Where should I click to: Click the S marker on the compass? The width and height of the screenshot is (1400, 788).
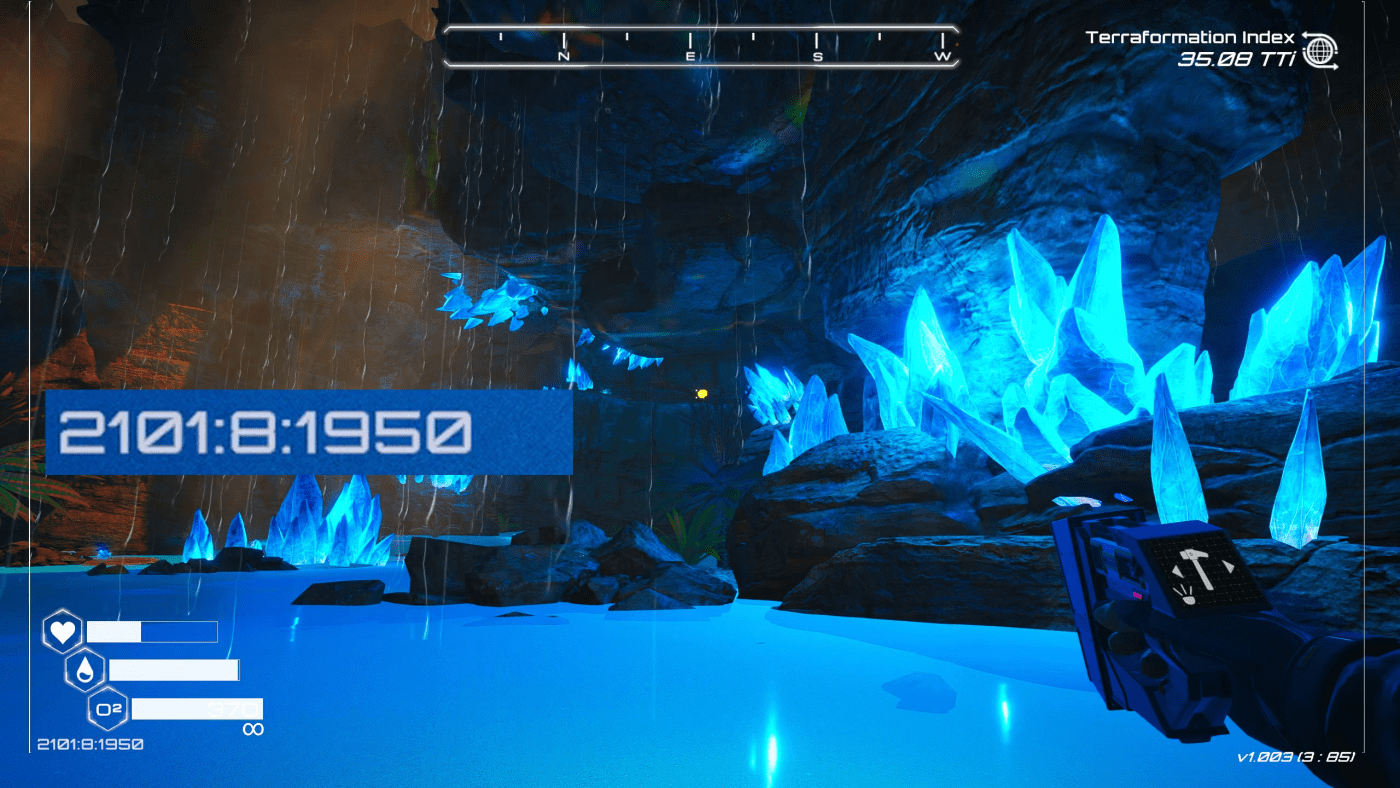817,57
